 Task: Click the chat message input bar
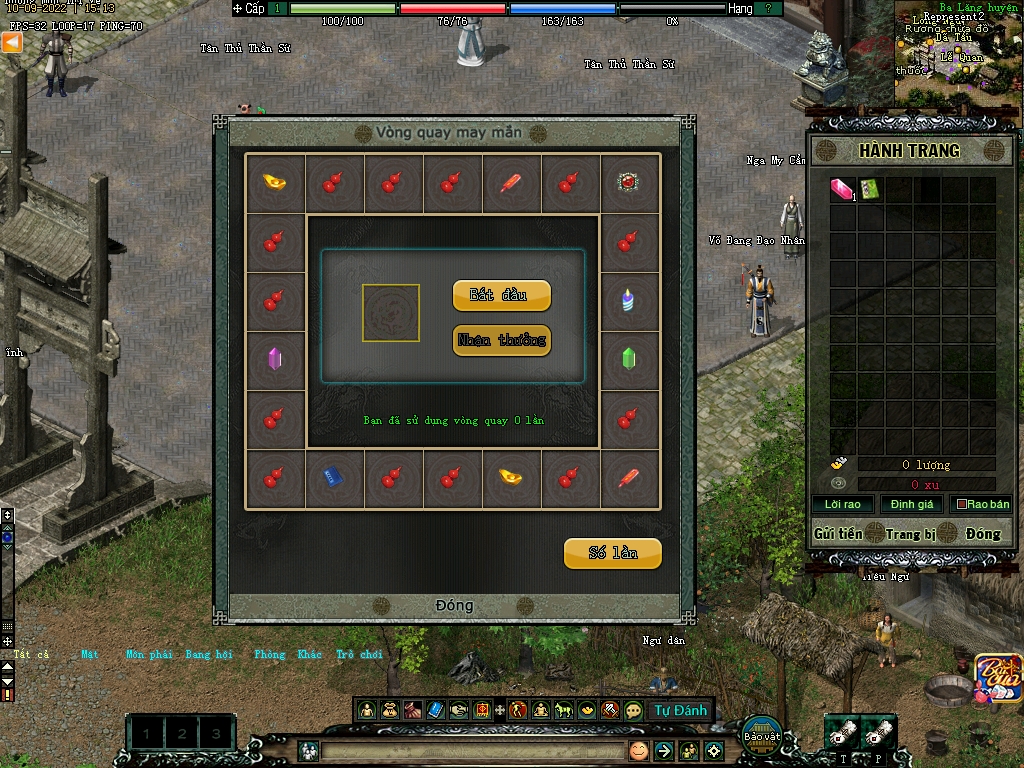(x=470, y=750)
